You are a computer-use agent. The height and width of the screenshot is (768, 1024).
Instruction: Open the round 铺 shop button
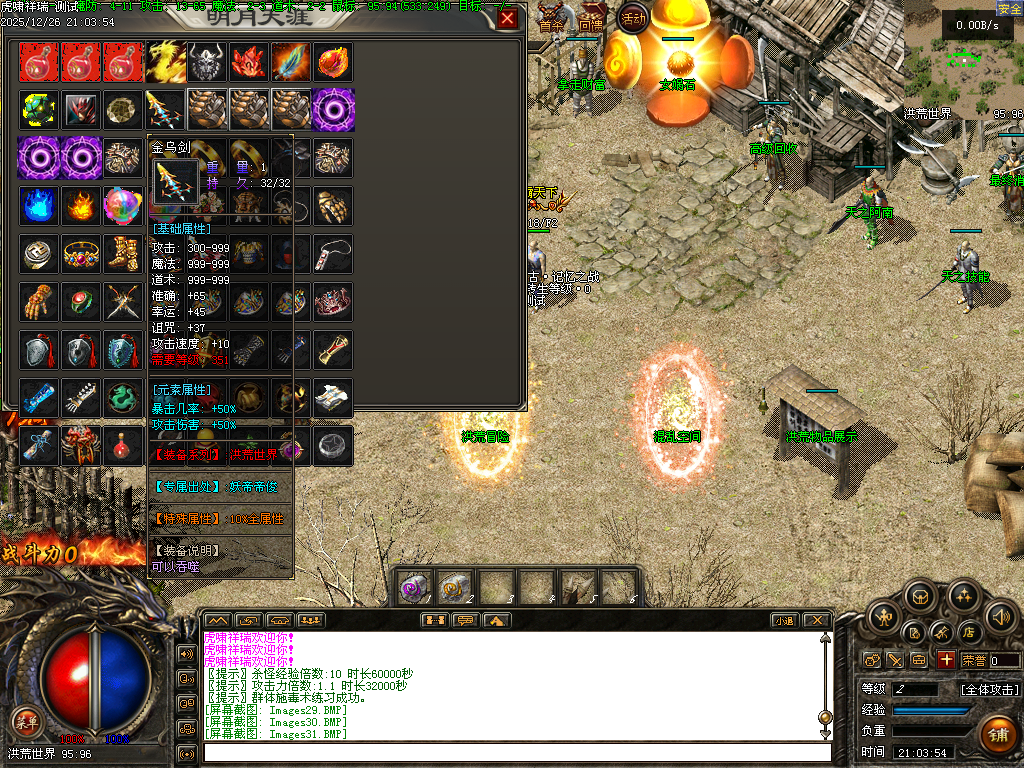(997, 733)
